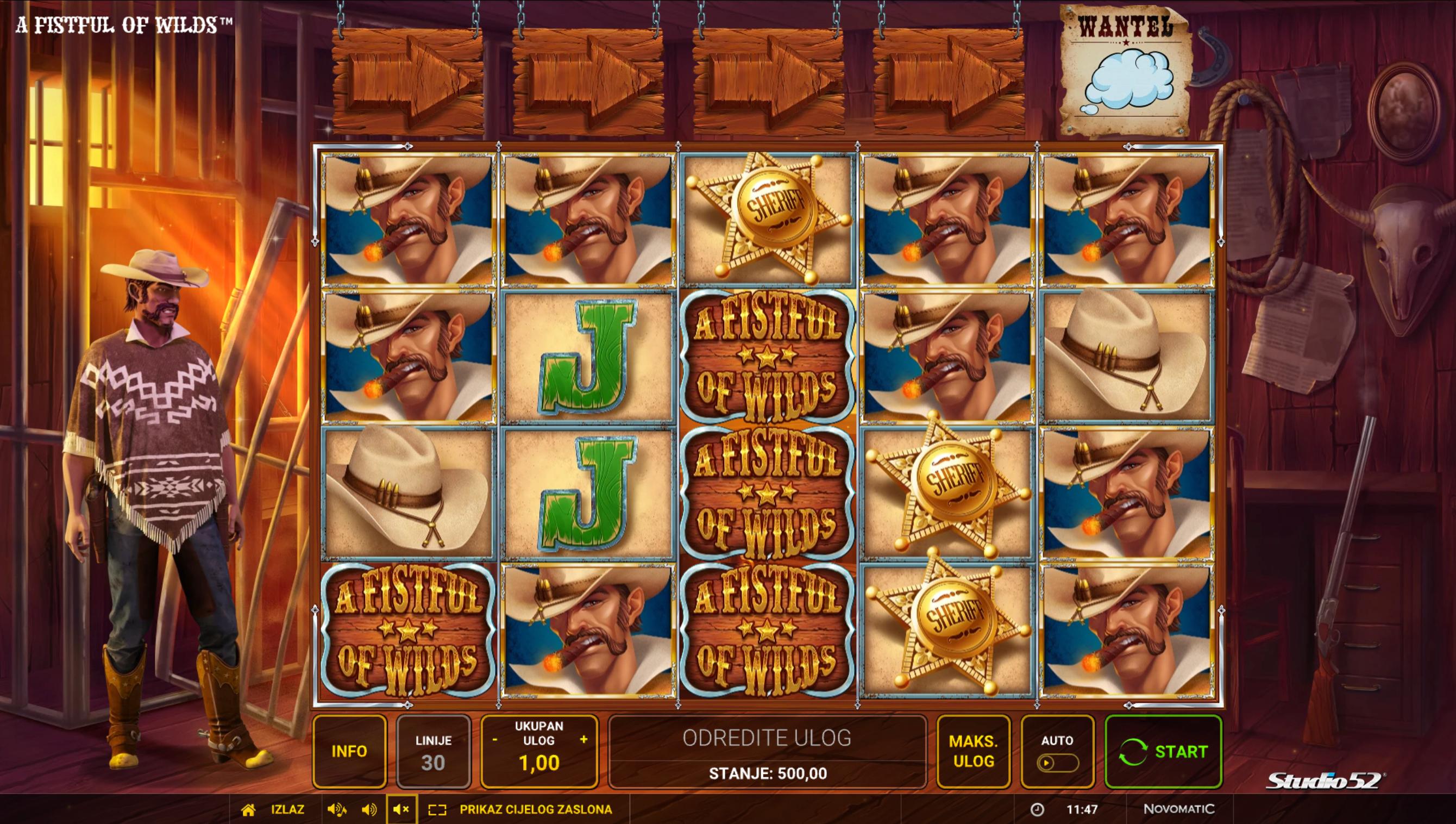Set the maximum bet with MAKS. ULOG
This screenshot has width=1456, height=824.
coord(973,751)
